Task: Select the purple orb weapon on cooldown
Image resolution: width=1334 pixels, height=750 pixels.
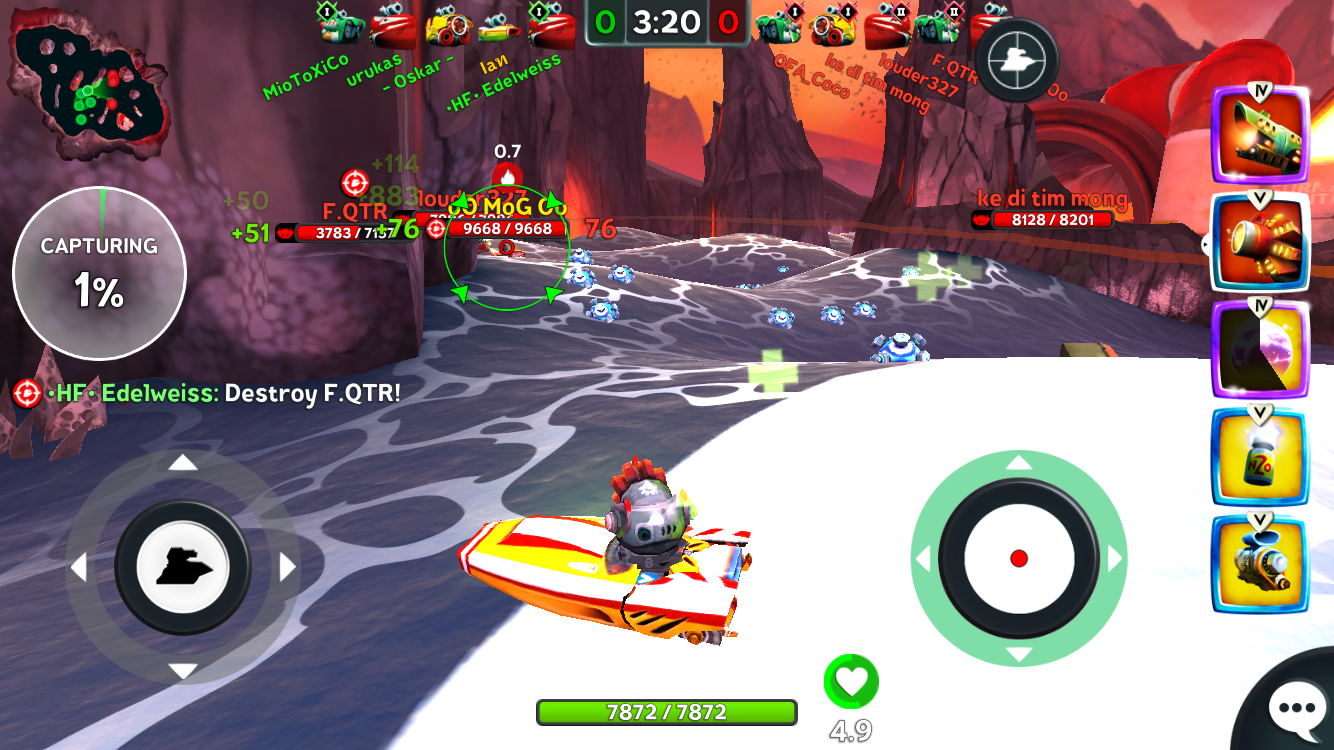Action: [1260, 349]
